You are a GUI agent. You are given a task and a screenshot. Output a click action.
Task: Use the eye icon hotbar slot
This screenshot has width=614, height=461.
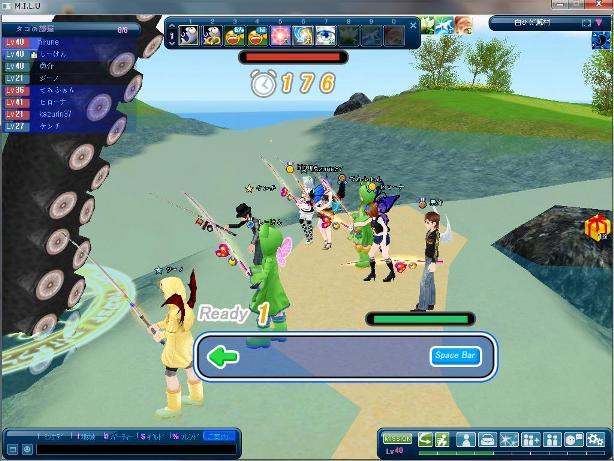(326, 36)
